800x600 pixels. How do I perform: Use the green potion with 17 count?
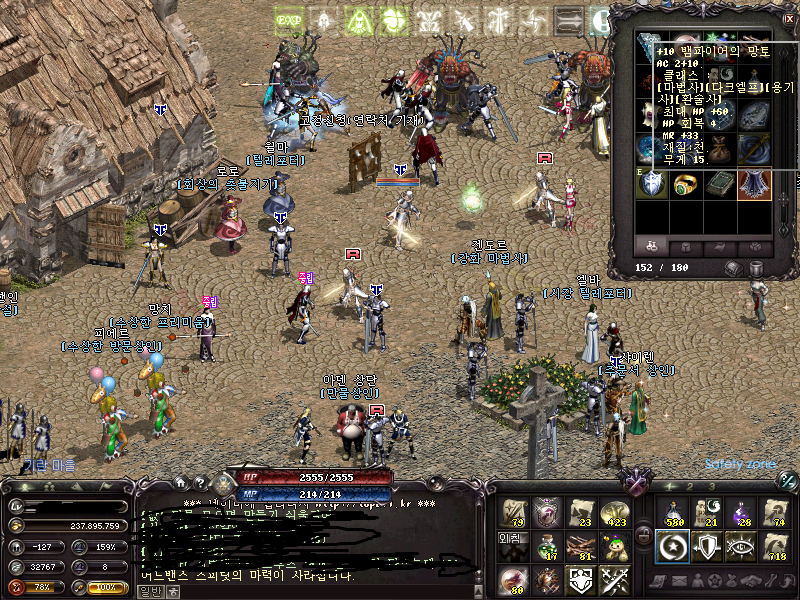[x=547, y=546]
